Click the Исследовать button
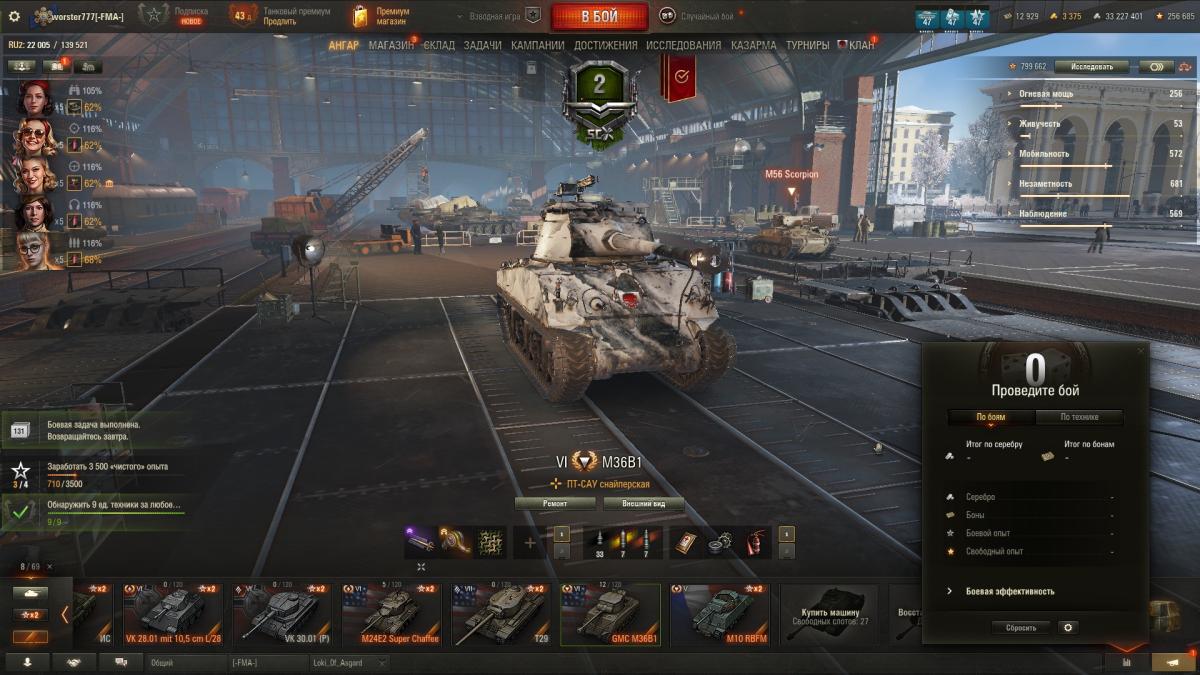This screenshot has height=675, width=1200. (x=1091, y=66)
